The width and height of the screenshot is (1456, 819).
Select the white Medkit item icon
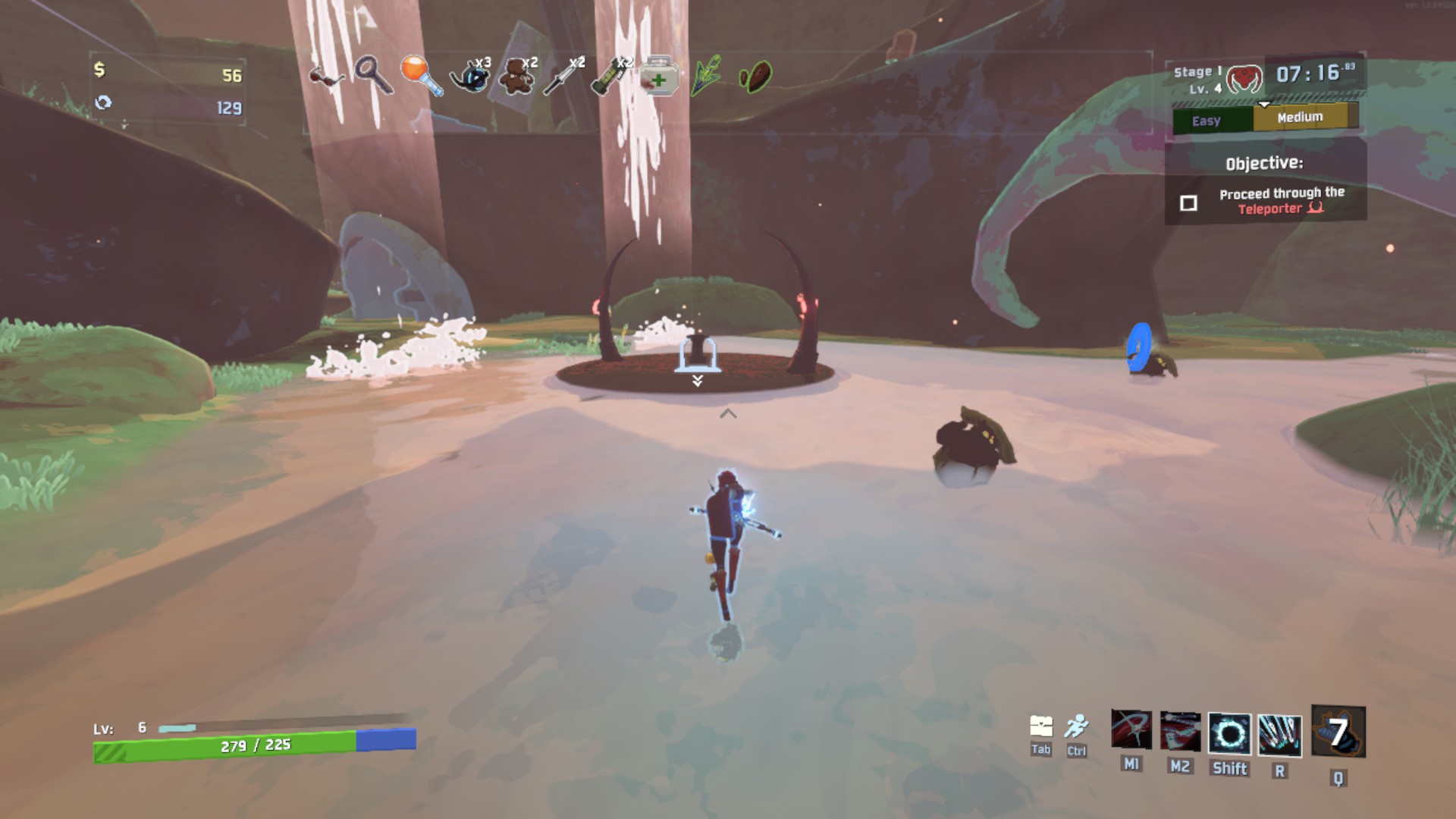(659, 76)
